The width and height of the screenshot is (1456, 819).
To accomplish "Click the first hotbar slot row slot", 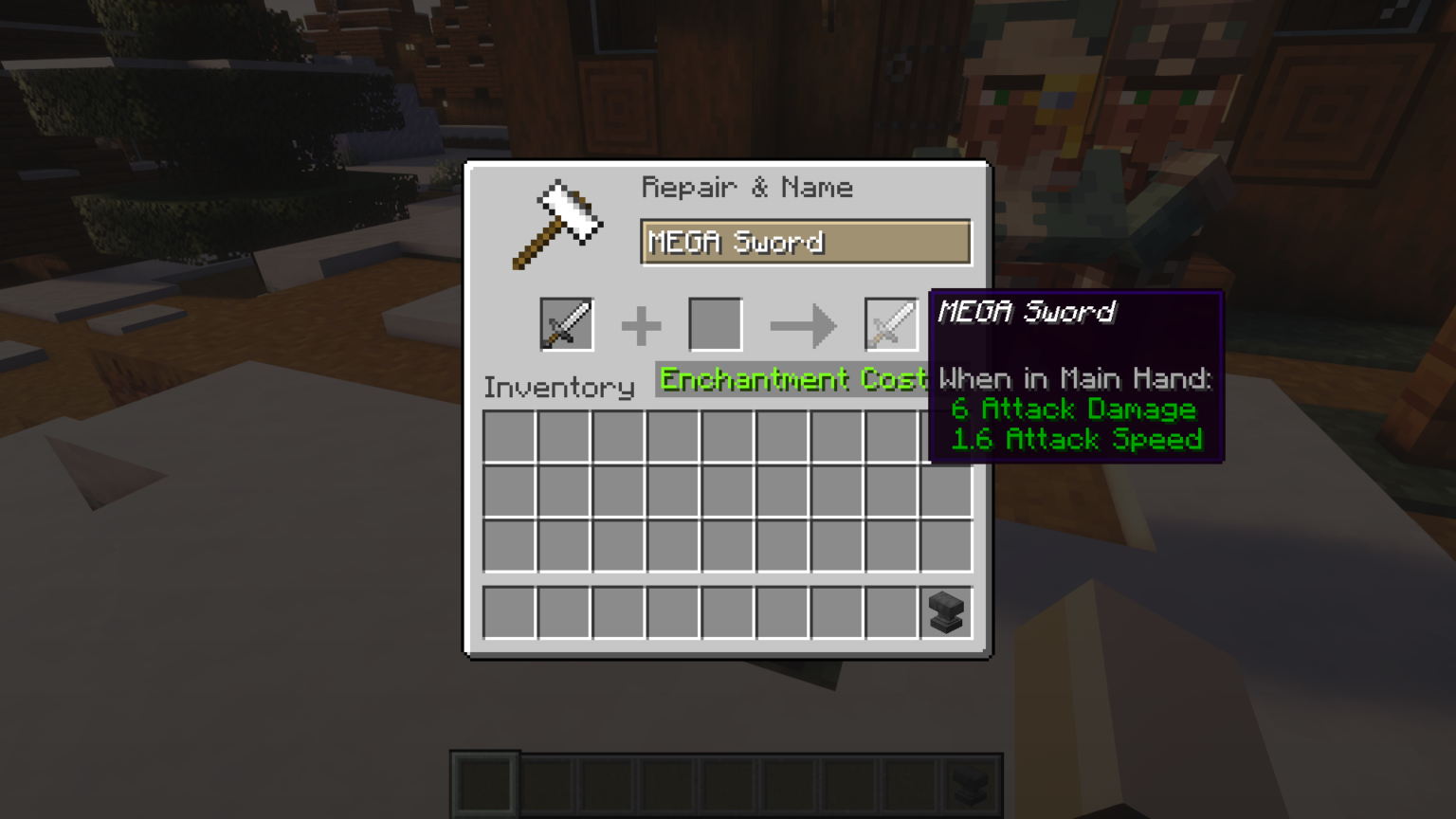I will tap(511, 611).
